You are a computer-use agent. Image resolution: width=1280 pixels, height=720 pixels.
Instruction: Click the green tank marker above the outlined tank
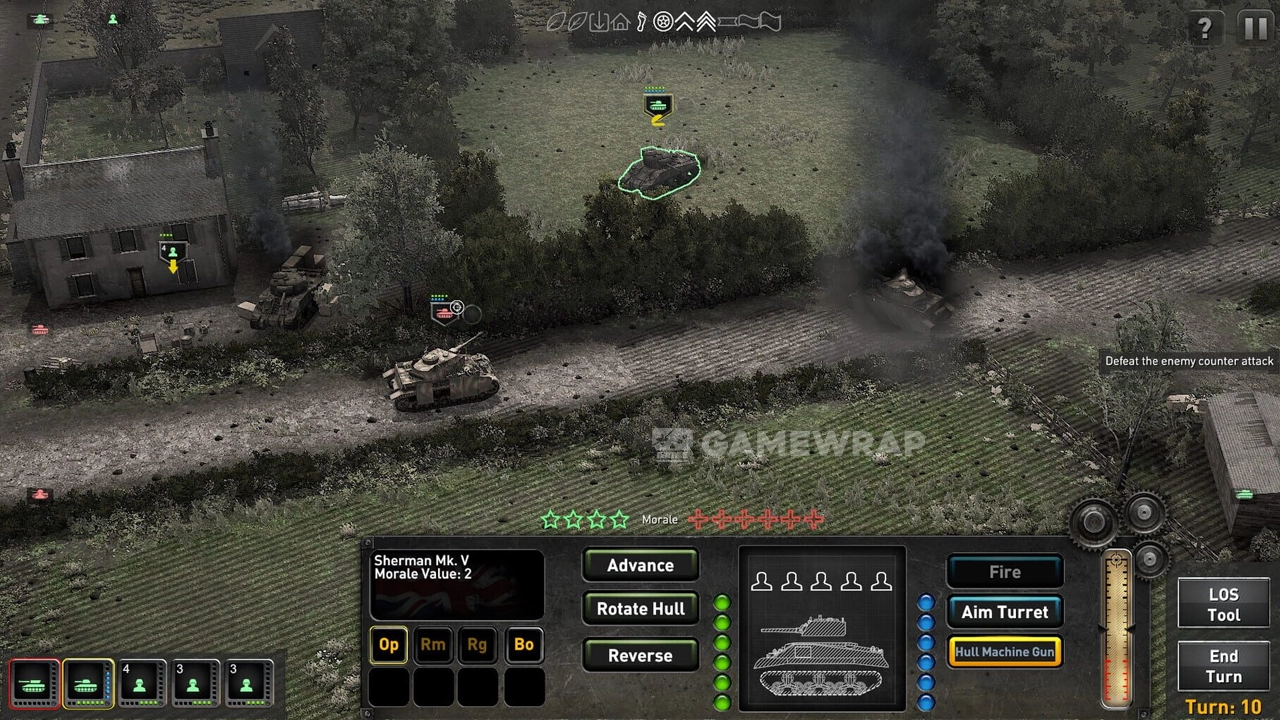click(x=657, y=105)
